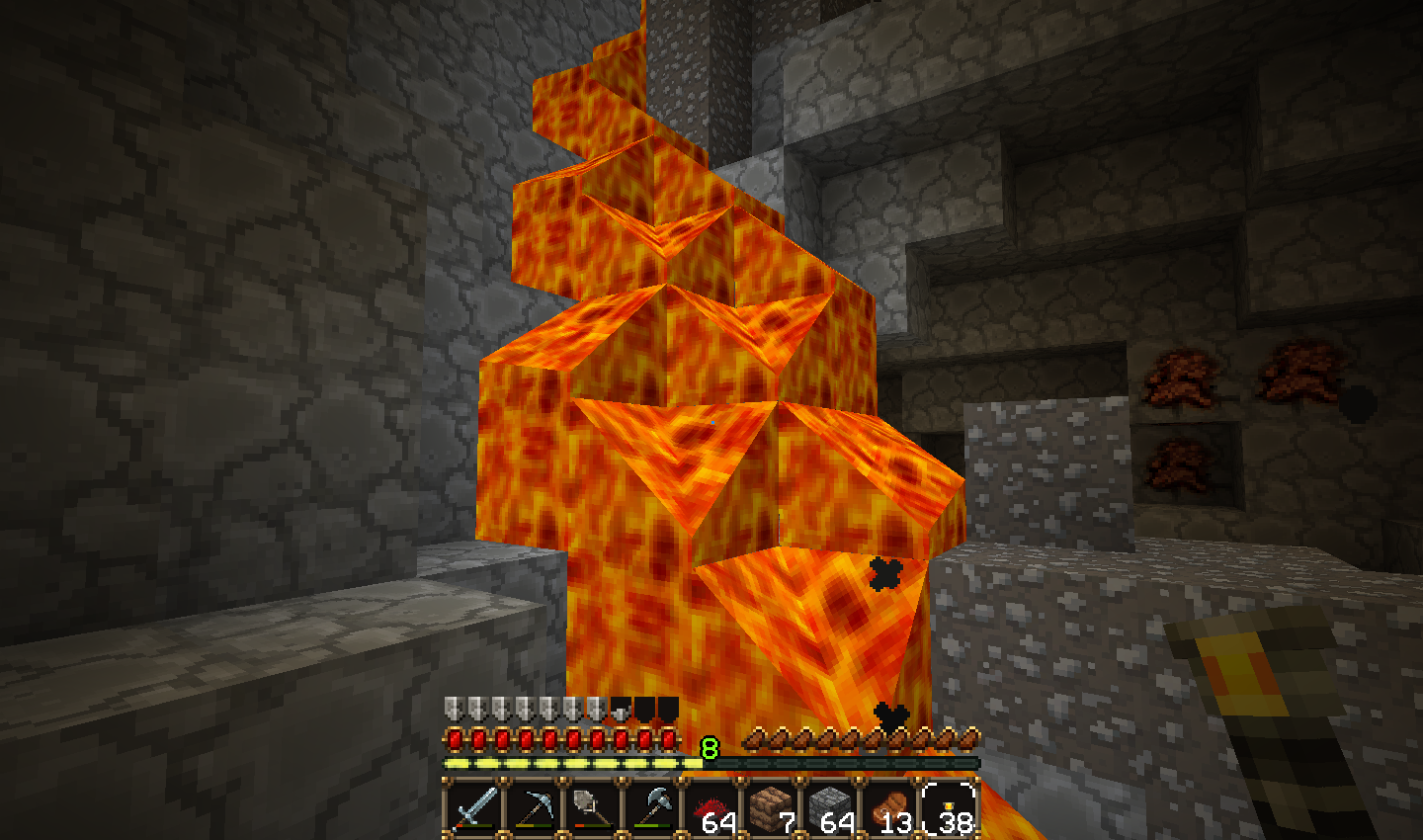Pick the cooked meat stack of 13
Image resolution: width=1423 pixels, height=840 pixels.
pos(891,808)
